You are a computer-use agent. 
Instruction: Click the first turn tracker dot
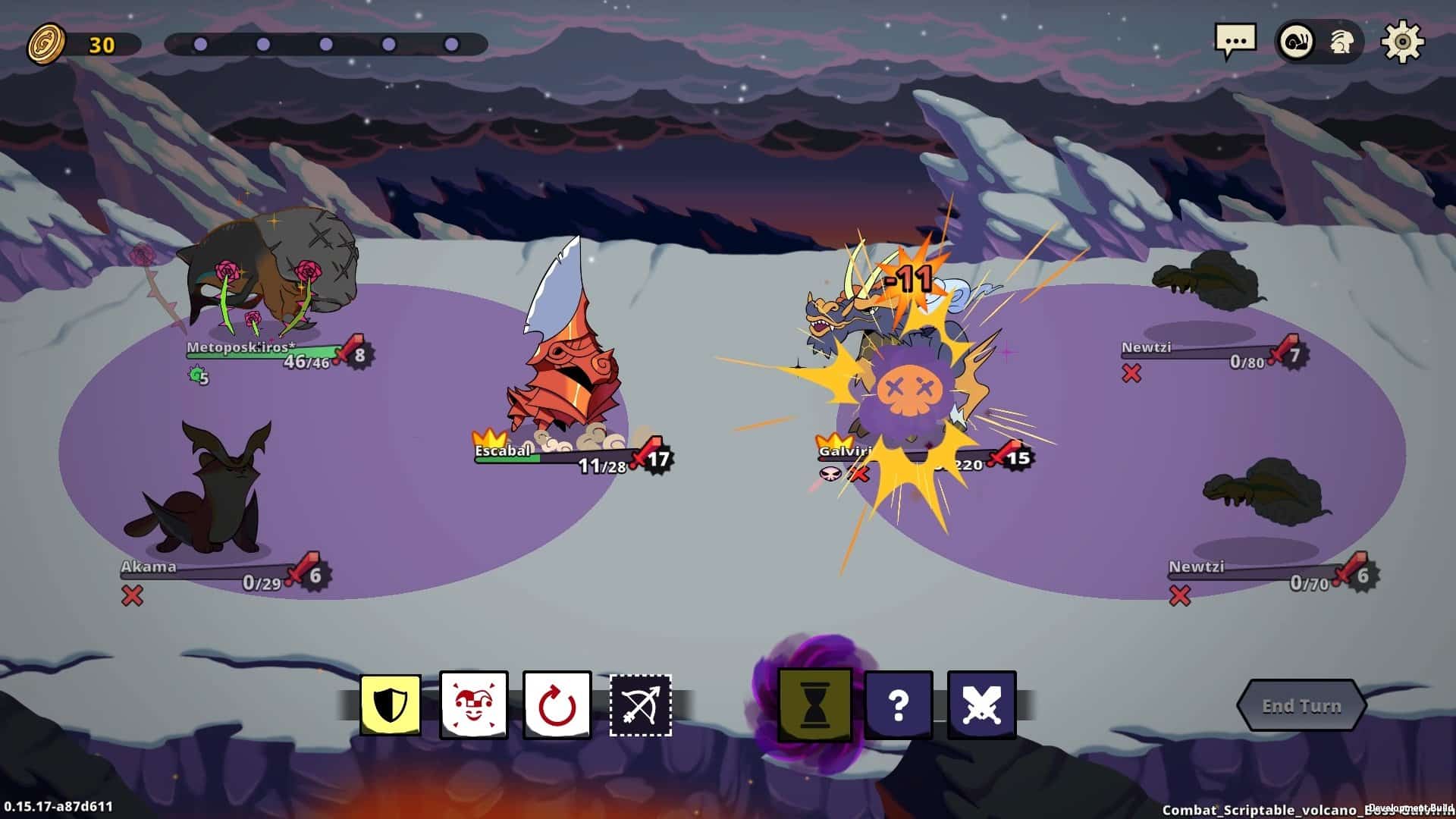click(199, 45)
